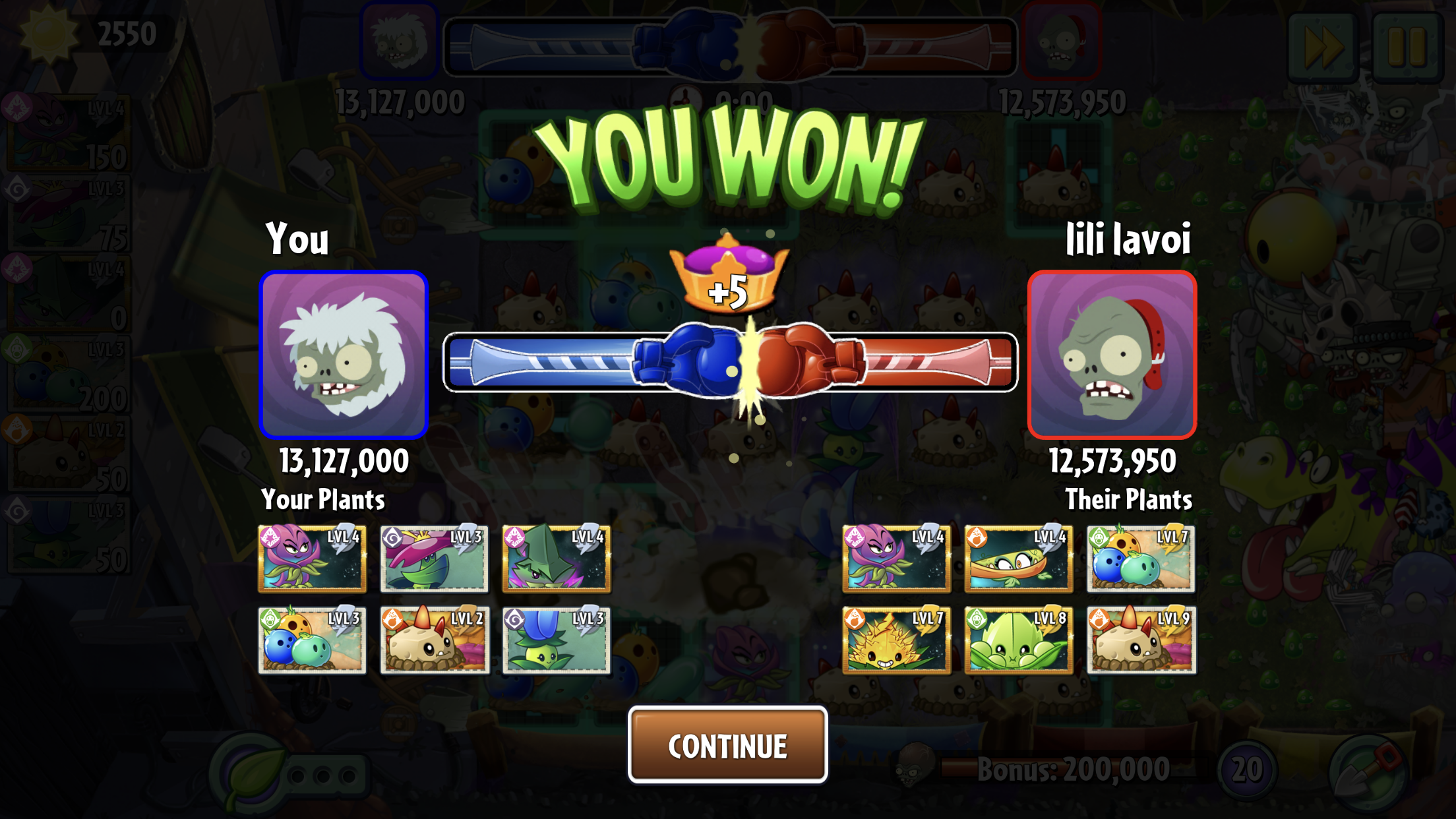Hit the pause button
This screenshot has height=819, width=1456.
1407,46
